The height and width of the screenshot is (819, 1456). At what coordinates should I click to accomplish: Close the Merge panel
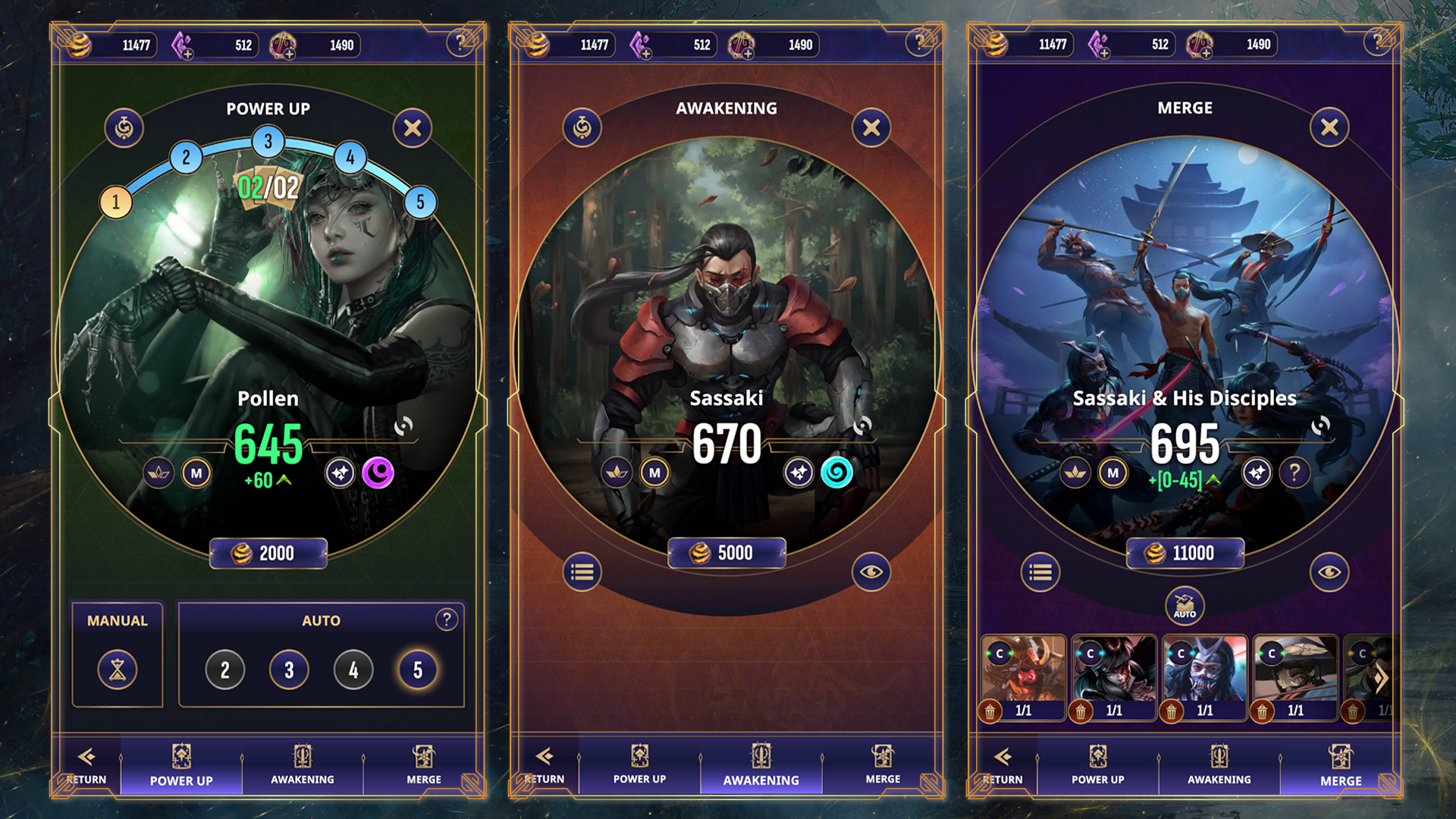[x=1329, y=127]
